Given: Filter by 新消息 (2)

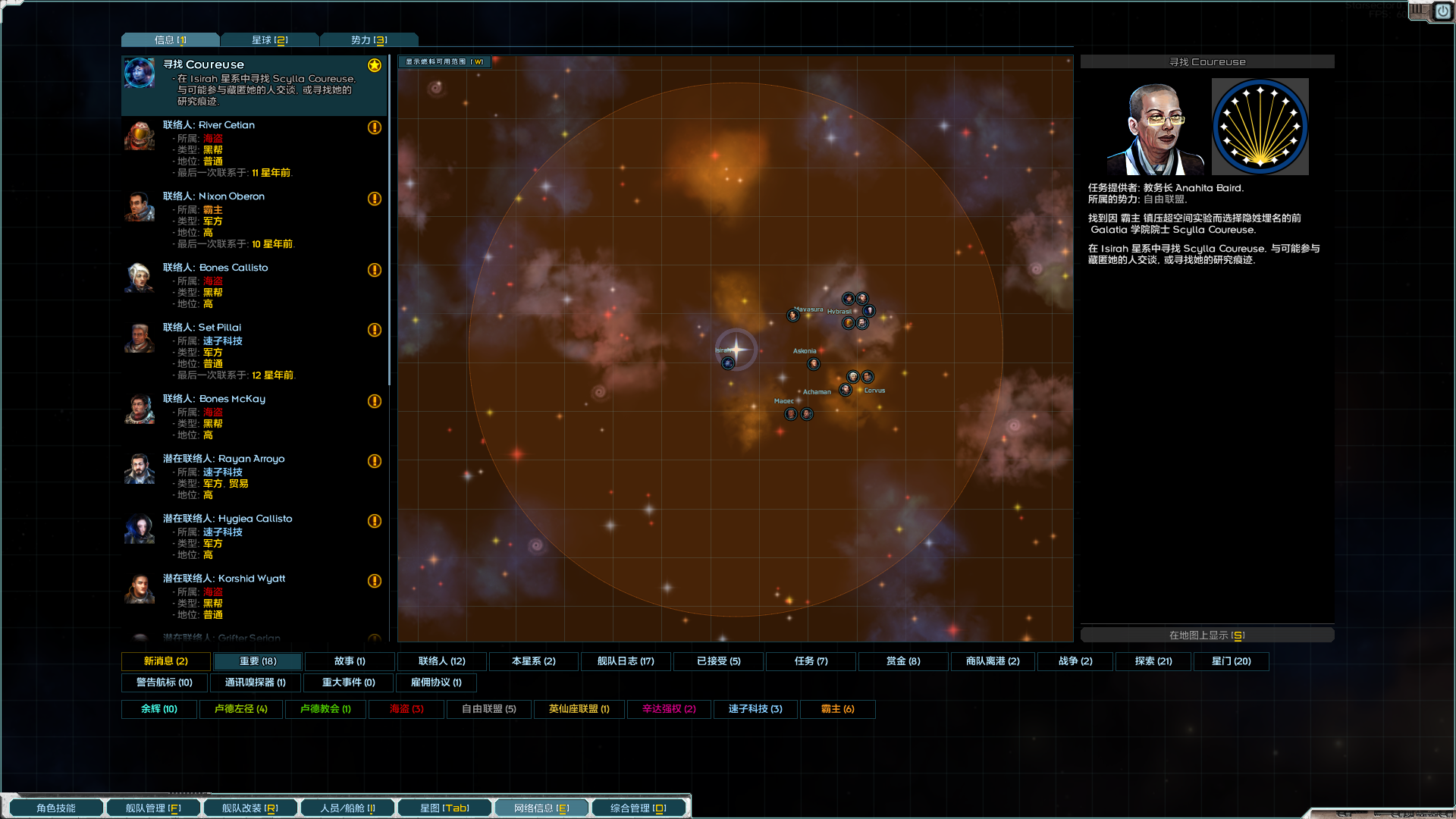Looking at the screenshot, I should pos(166,661).
